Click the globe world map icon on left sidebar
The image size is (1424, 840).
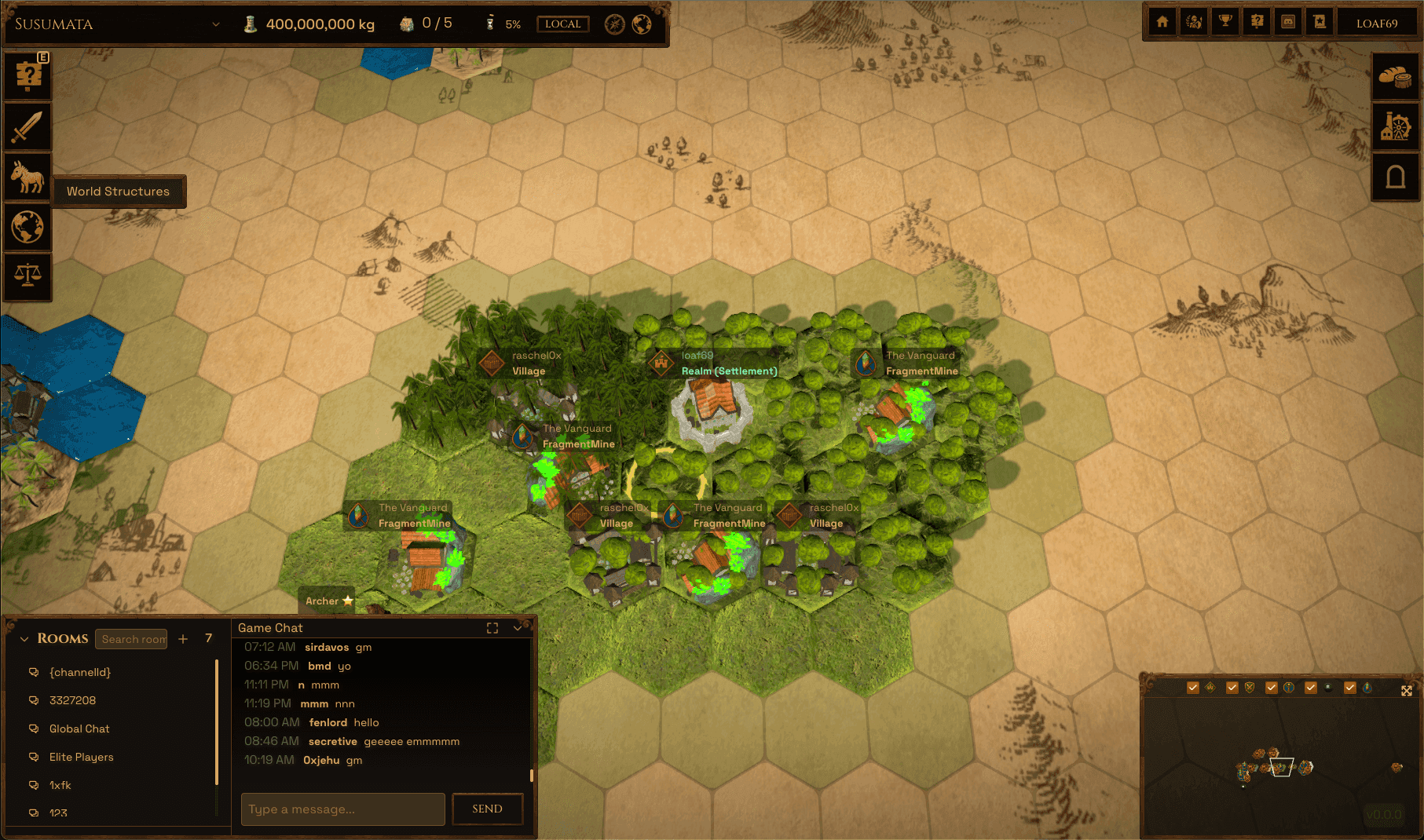click(27, 228)
